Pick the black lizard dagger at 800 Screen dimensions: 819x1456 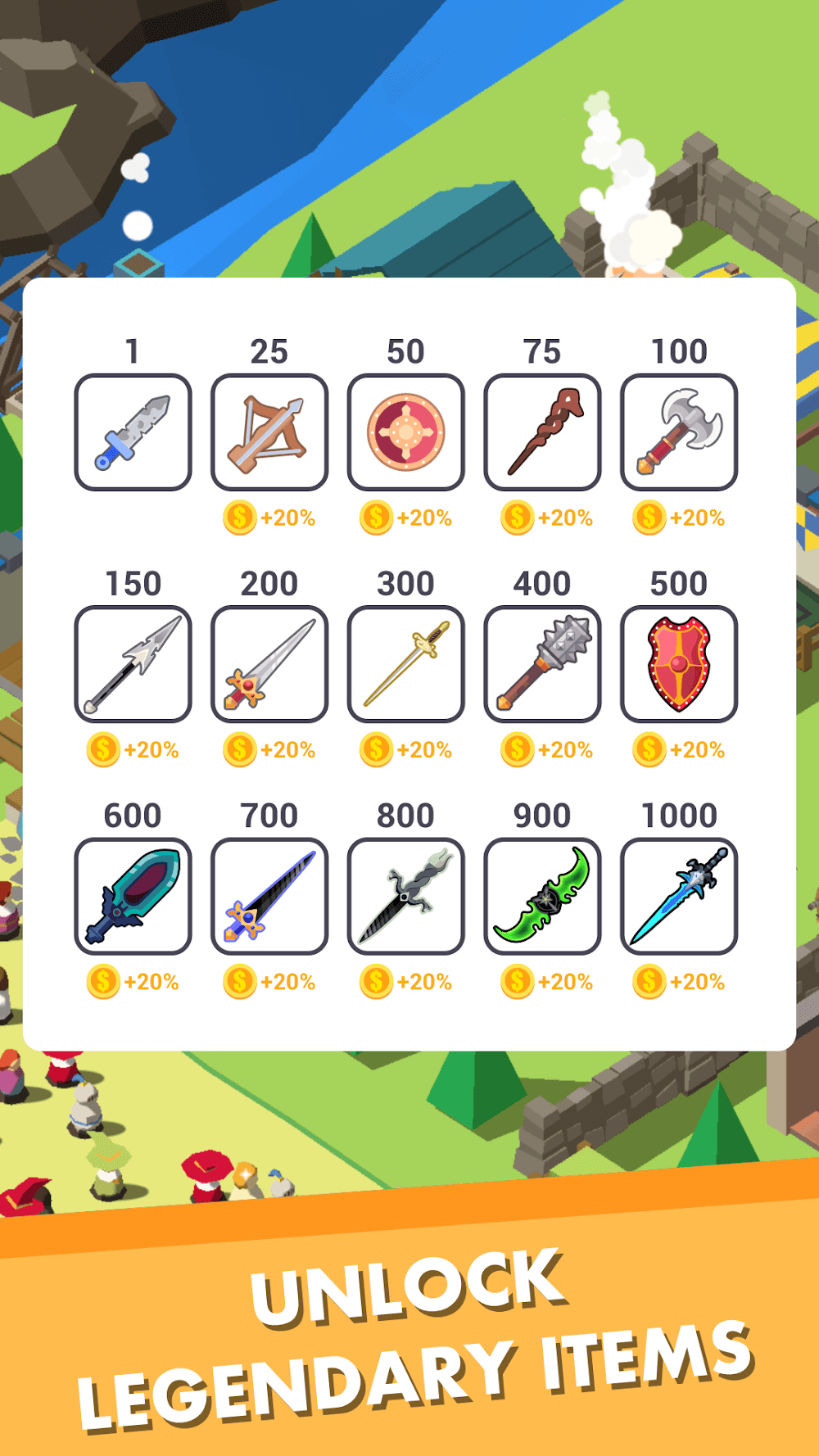click(x=406, y=896)
